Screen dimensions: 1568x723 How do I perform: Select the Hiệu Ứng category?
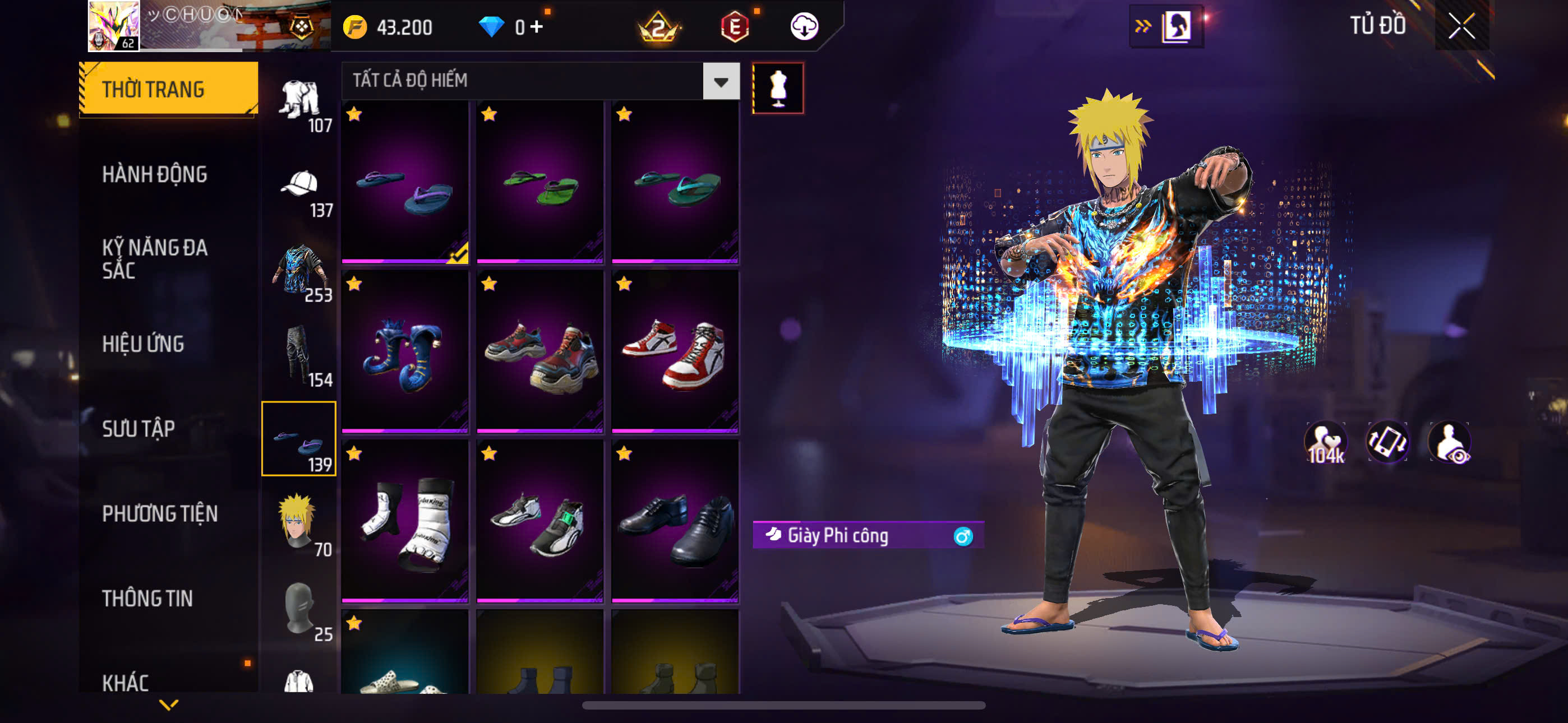click(x=143, y=344)
